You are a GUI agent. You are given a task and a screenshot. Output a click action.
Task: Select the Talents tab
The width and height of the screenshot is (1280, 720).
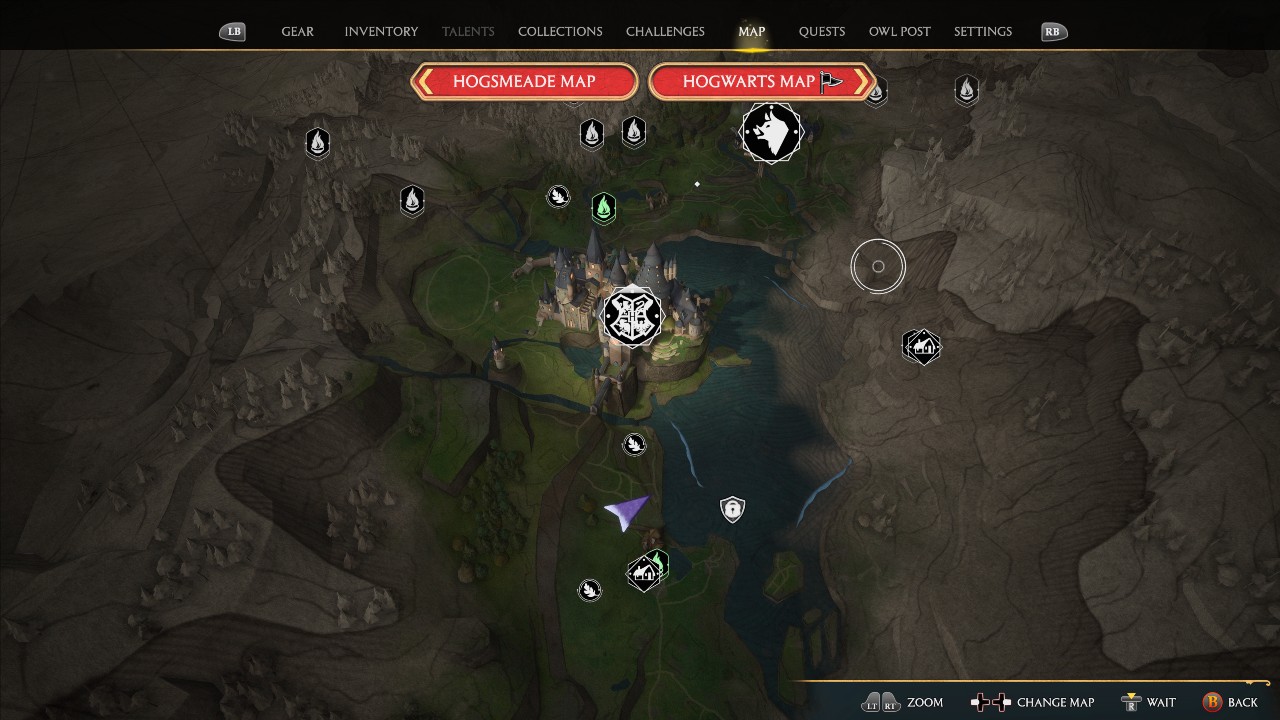click(x=468, y=32)
